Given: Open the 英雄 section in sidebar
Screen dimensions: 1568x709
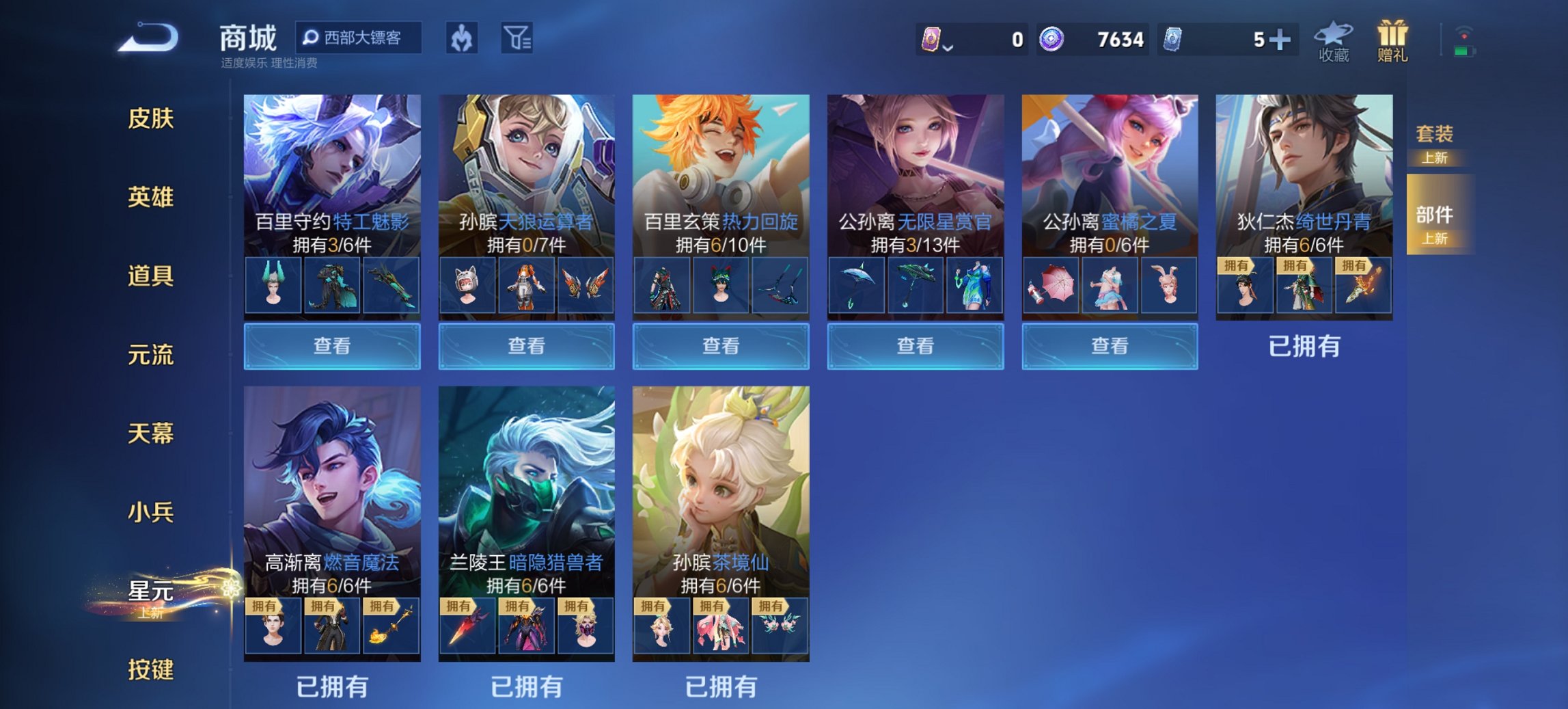Looking at the screenshot, I should pos(152,197).
